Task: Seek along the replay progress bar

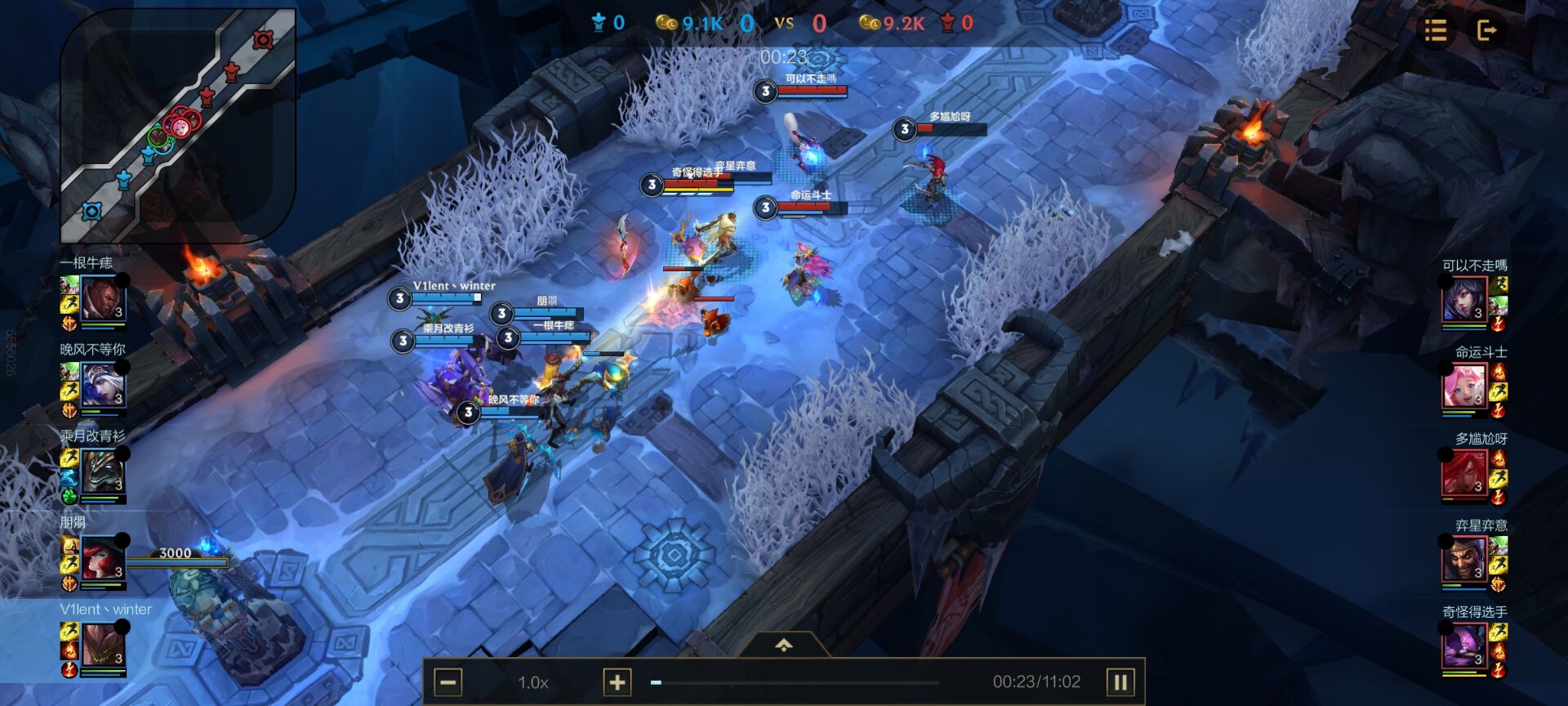Action: [x=796, y=682]
